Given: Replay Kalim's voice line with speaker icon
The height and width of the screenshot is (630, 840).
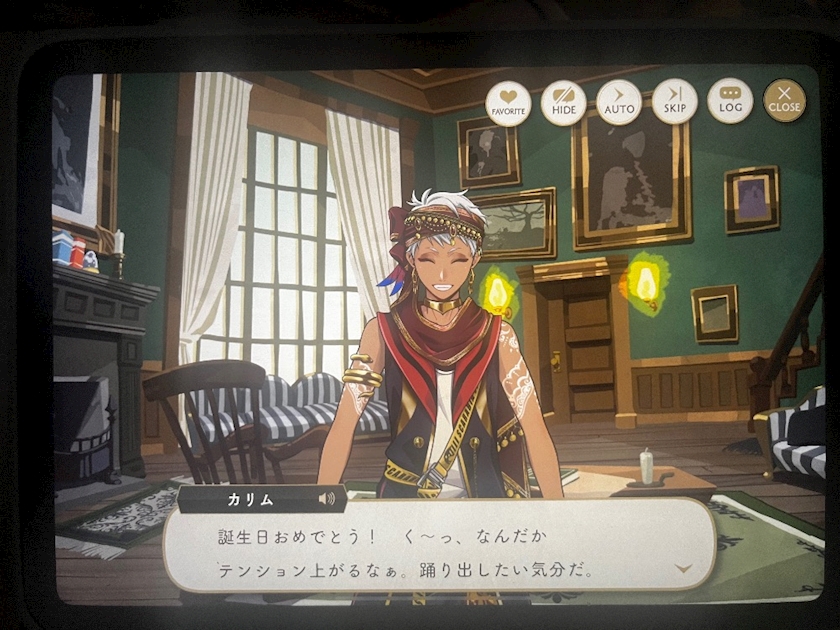Looking at the screenshot, I should 327,497.
